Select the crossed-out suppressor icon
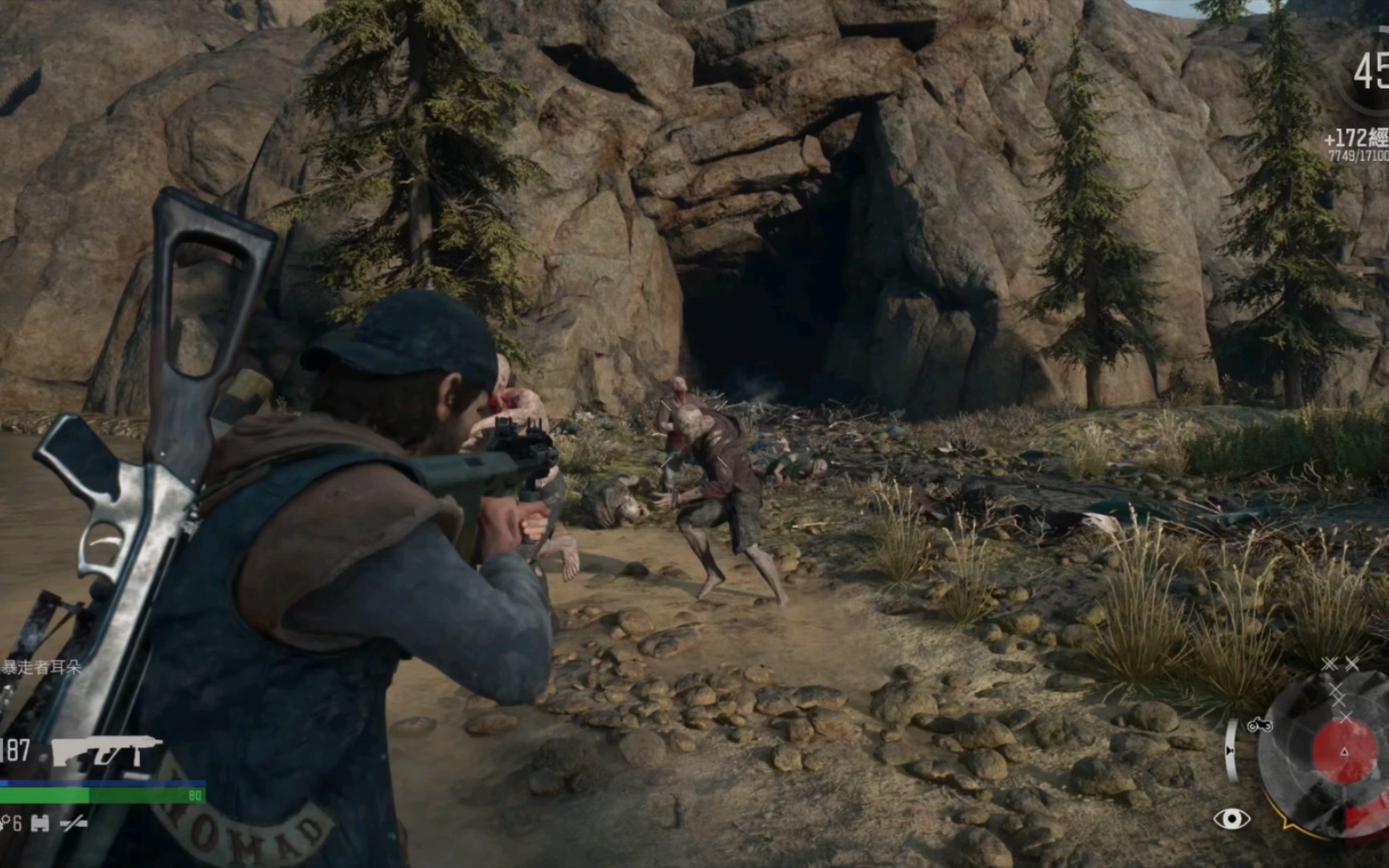This screenshot has height=868, width=1389. 74,824
